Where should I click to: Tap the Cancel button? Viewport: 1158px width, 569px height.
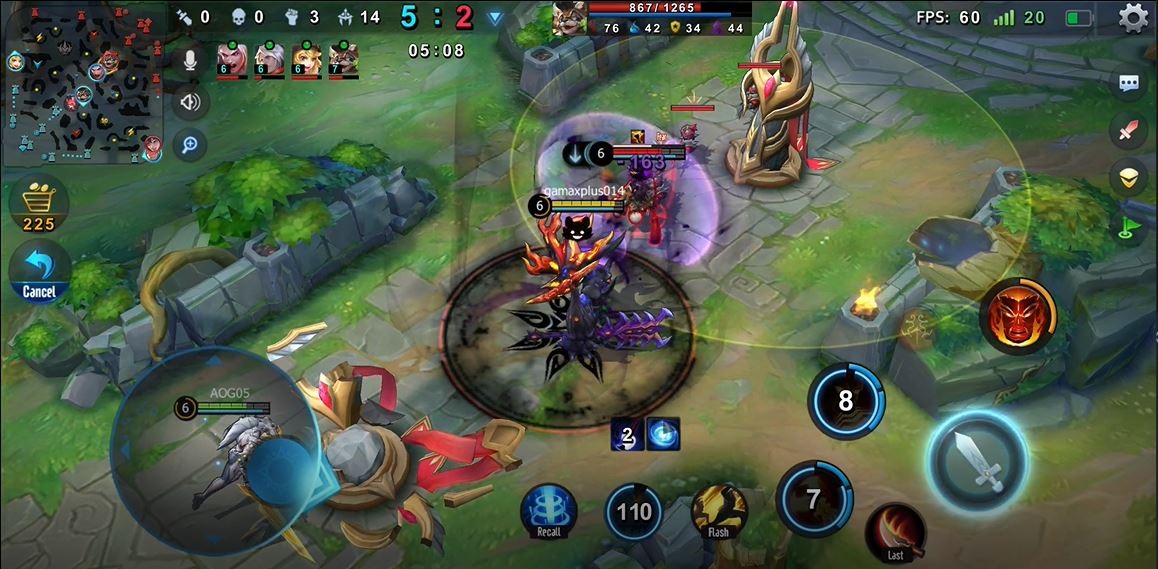tap(39, 272)
